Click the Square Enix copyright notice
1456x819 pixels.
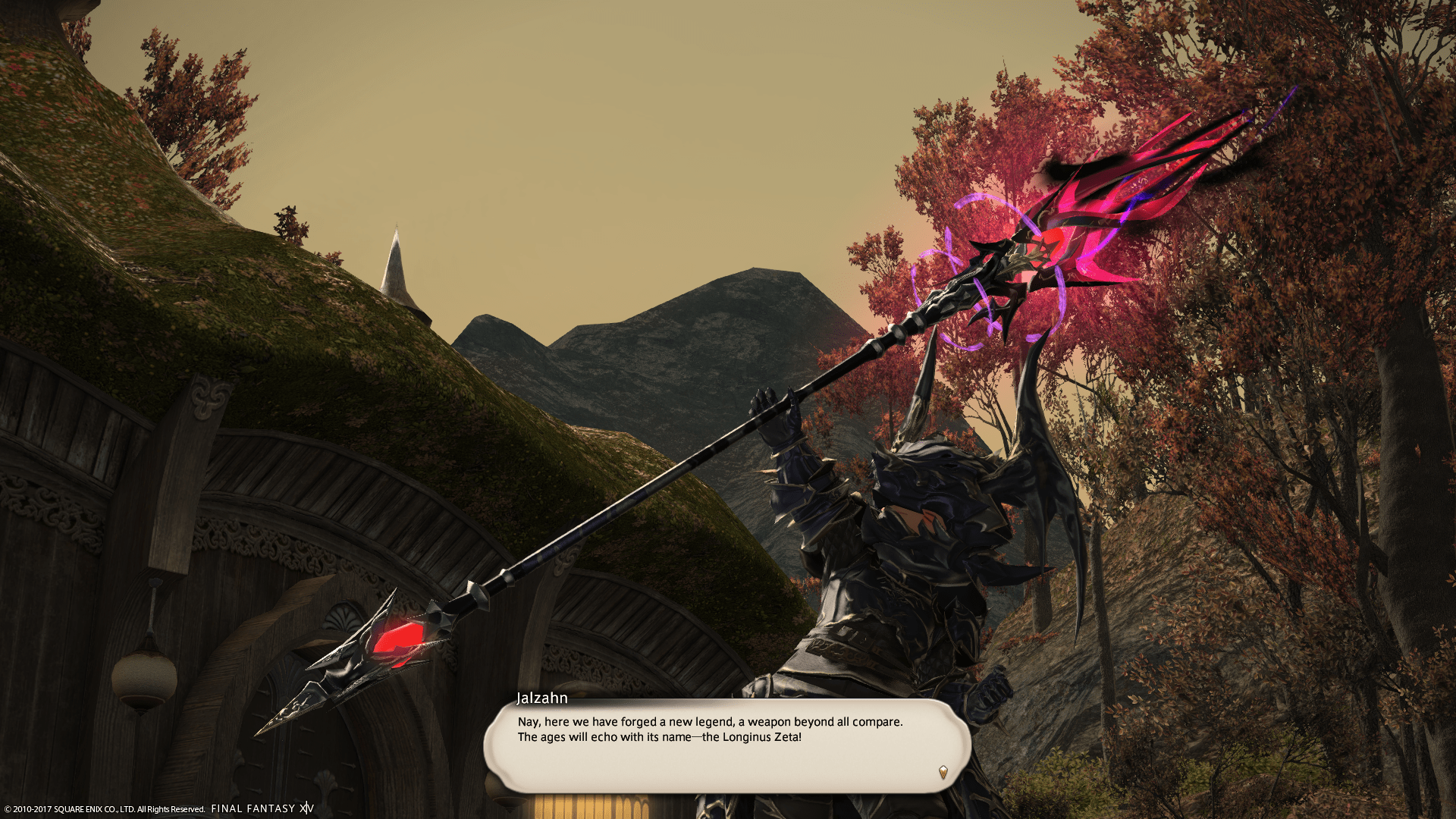pyautogui.click(x=102, y=808)
